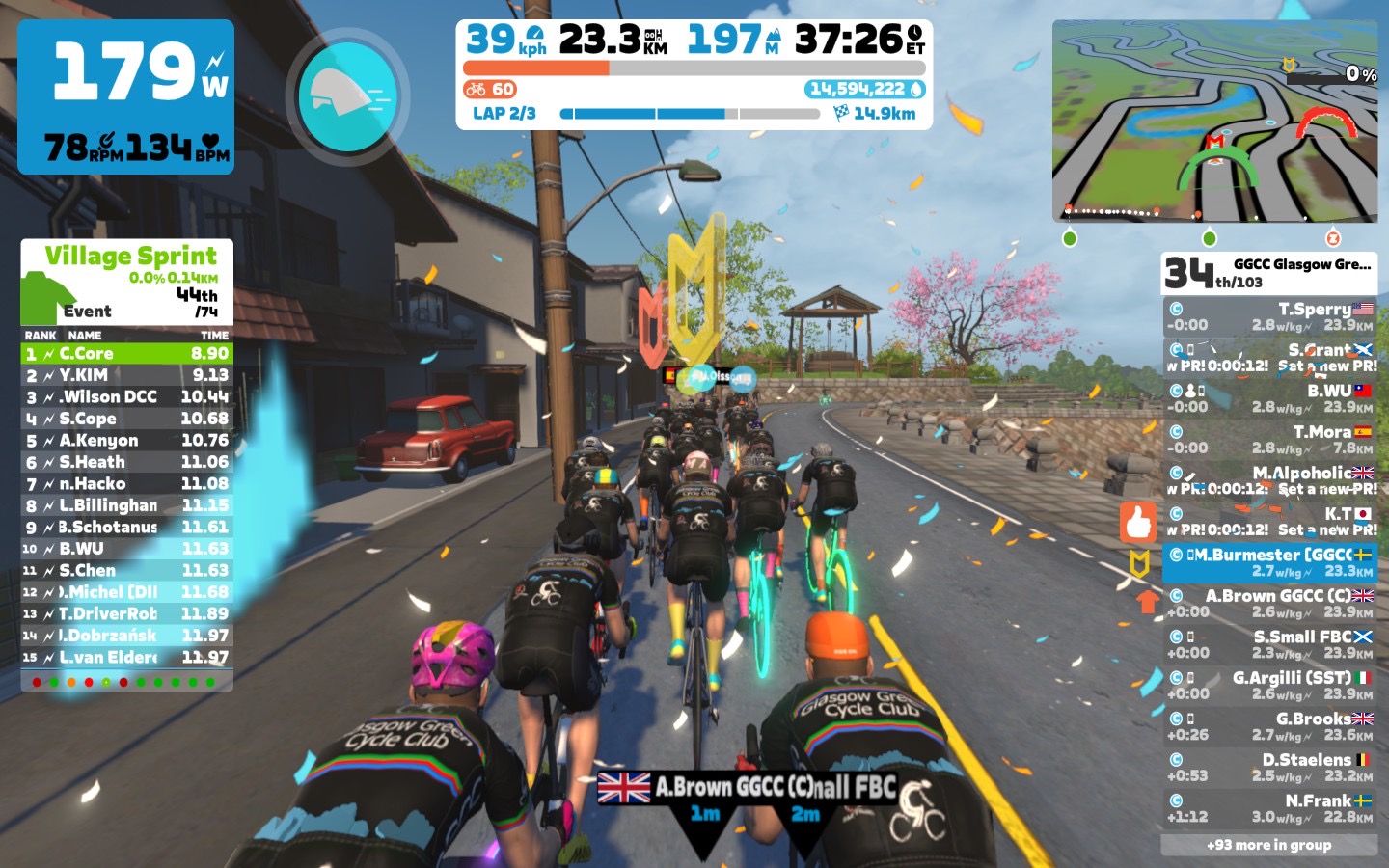Give a Ride On with the thumbs-up button

pos(1138,523)
